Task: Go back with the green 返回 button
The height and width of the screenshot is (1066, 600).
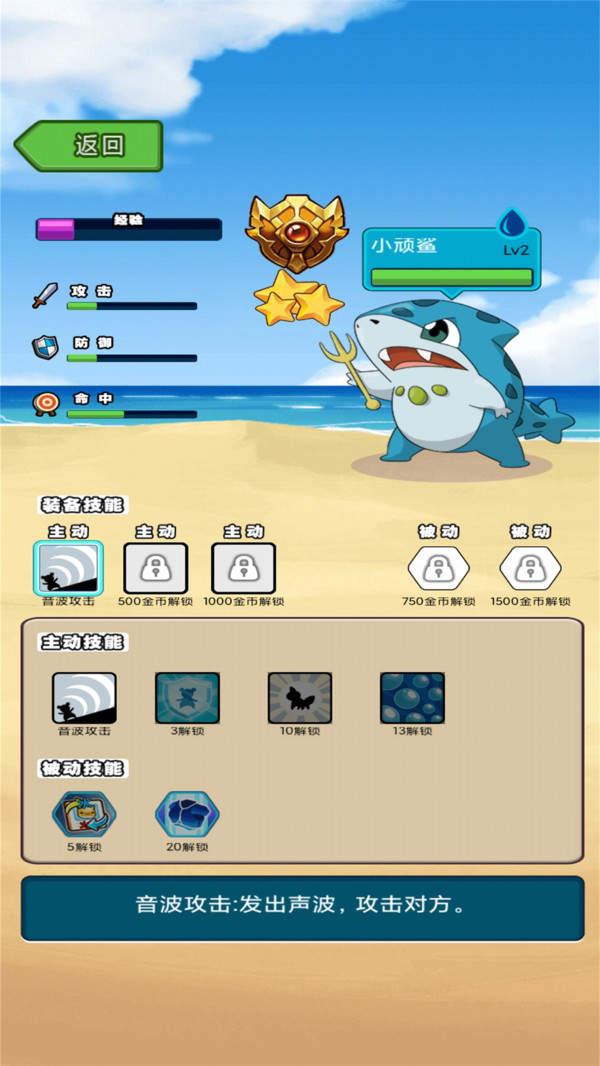Action: (90, 146)
